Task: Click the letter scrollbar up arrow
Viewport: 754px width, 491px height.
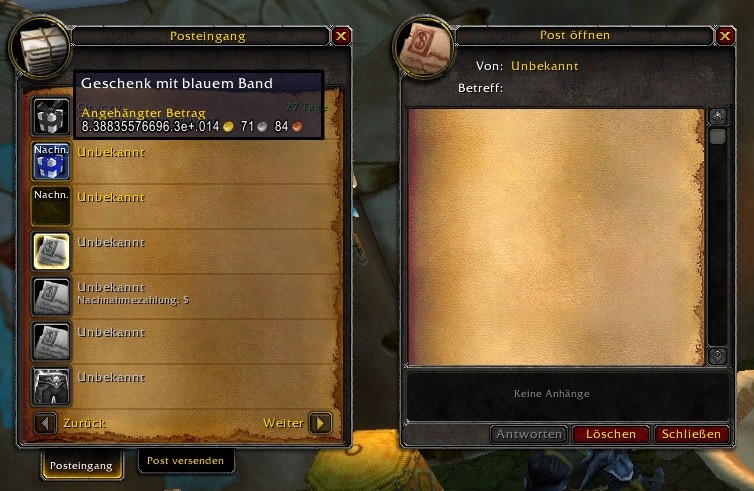Action: pyautogui.click(x=717, y=116)
